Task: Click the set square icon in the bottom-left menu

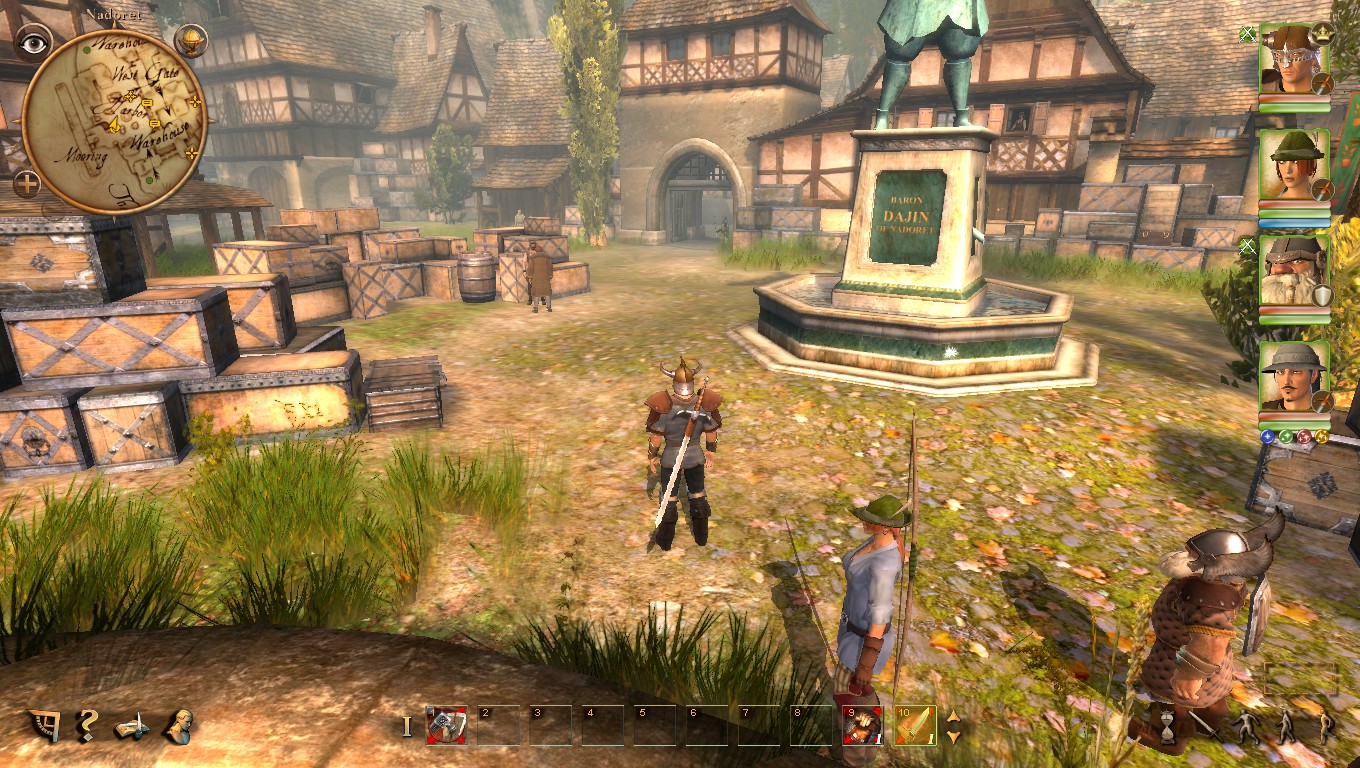Action: 44,725
